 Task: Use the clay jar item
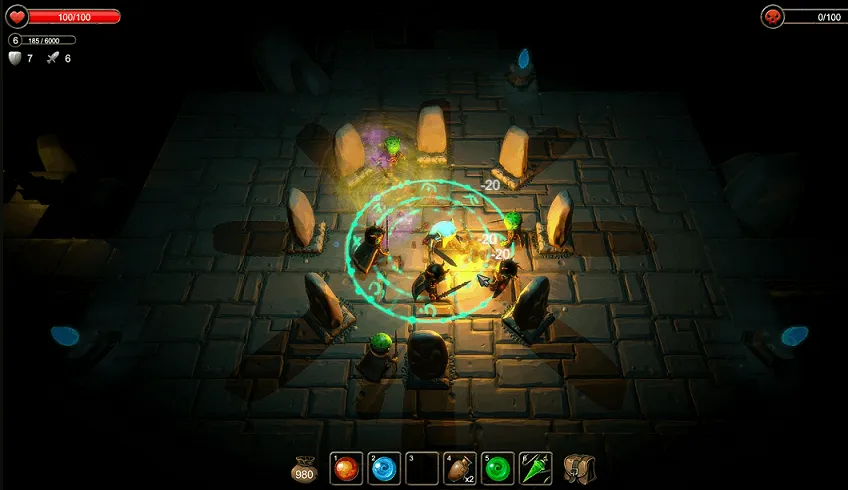[459, 468]
